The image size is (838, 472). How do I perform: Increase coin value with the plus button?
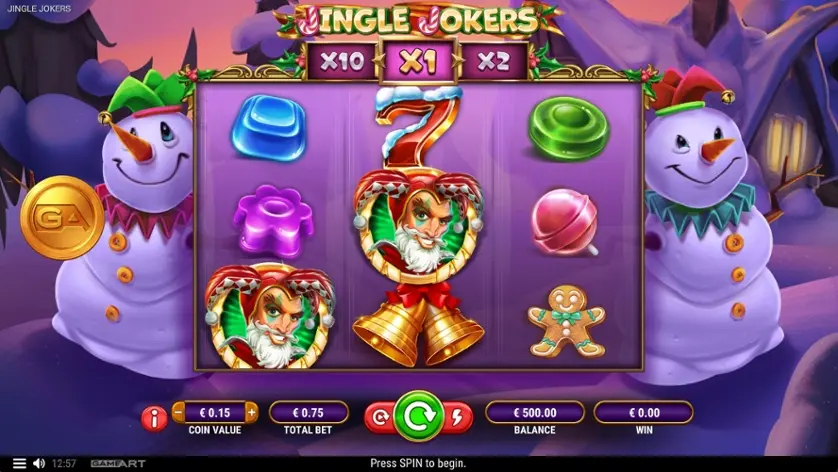[x=251, y=411]
